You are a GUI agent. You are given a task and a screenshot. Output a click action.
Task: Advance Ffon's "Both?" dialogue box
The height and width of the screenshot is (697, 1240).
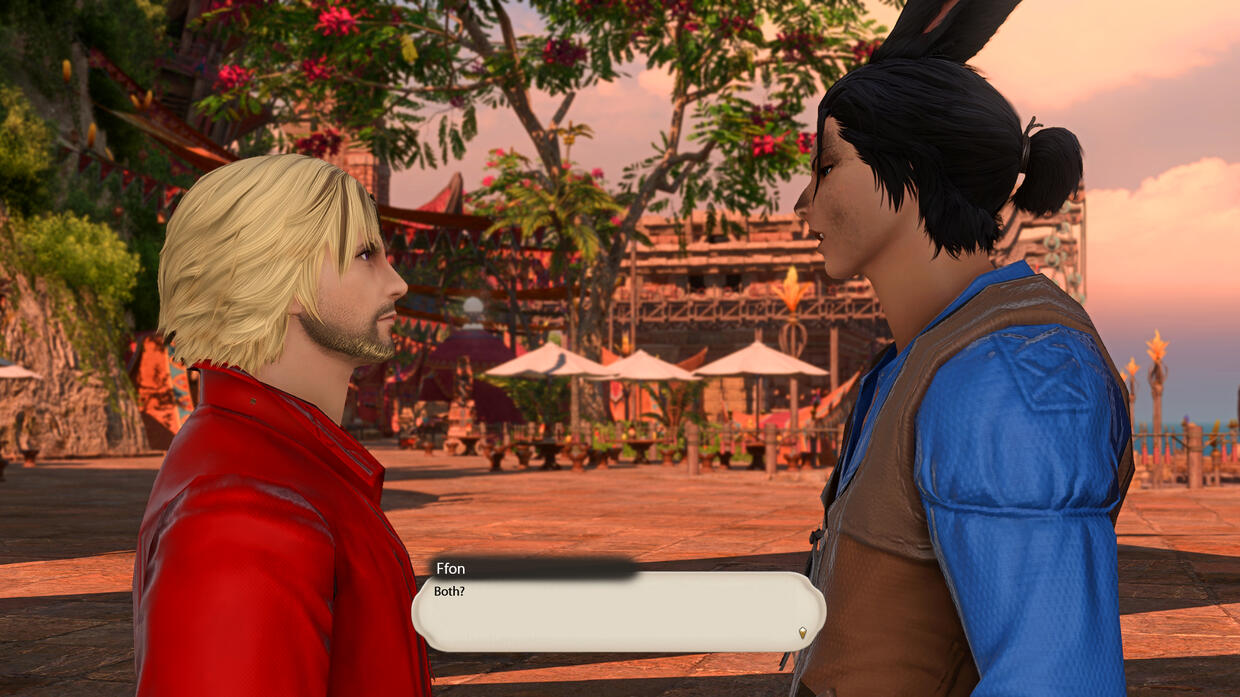[618, 611]
